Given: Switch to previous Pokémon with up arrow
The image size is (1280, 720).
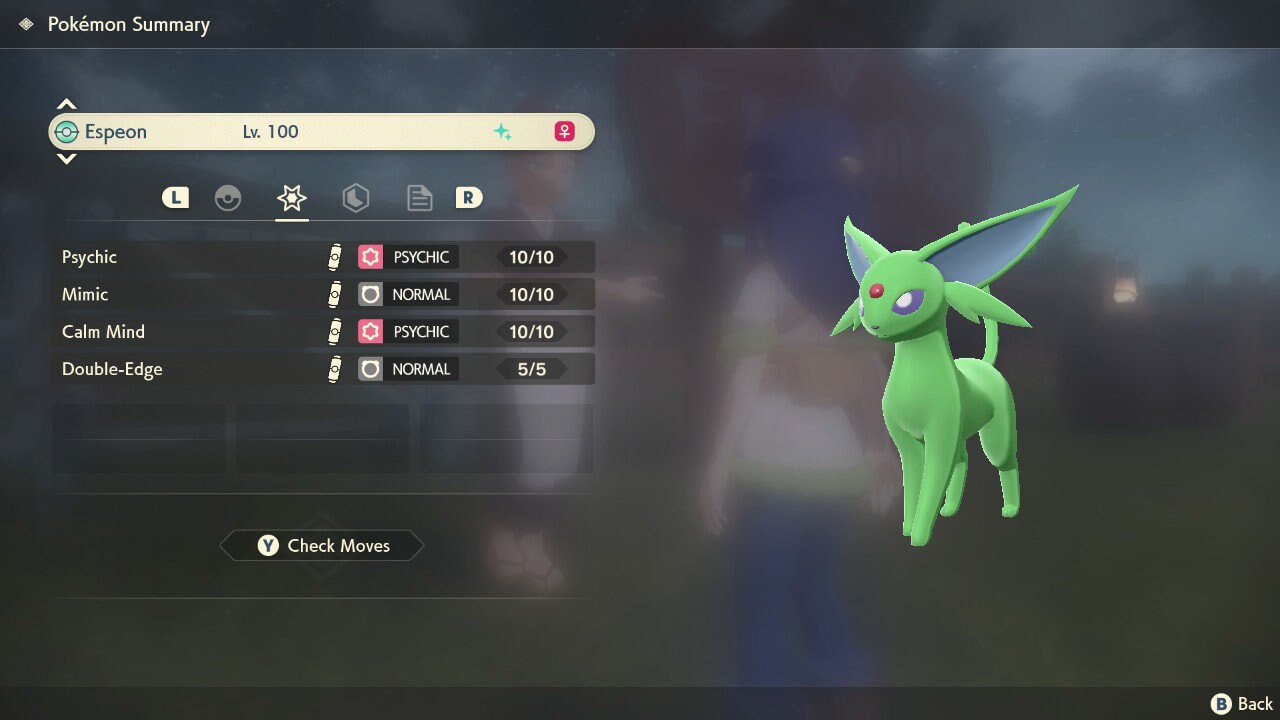Looking at the screenshot, I should (x=67, y=104).
